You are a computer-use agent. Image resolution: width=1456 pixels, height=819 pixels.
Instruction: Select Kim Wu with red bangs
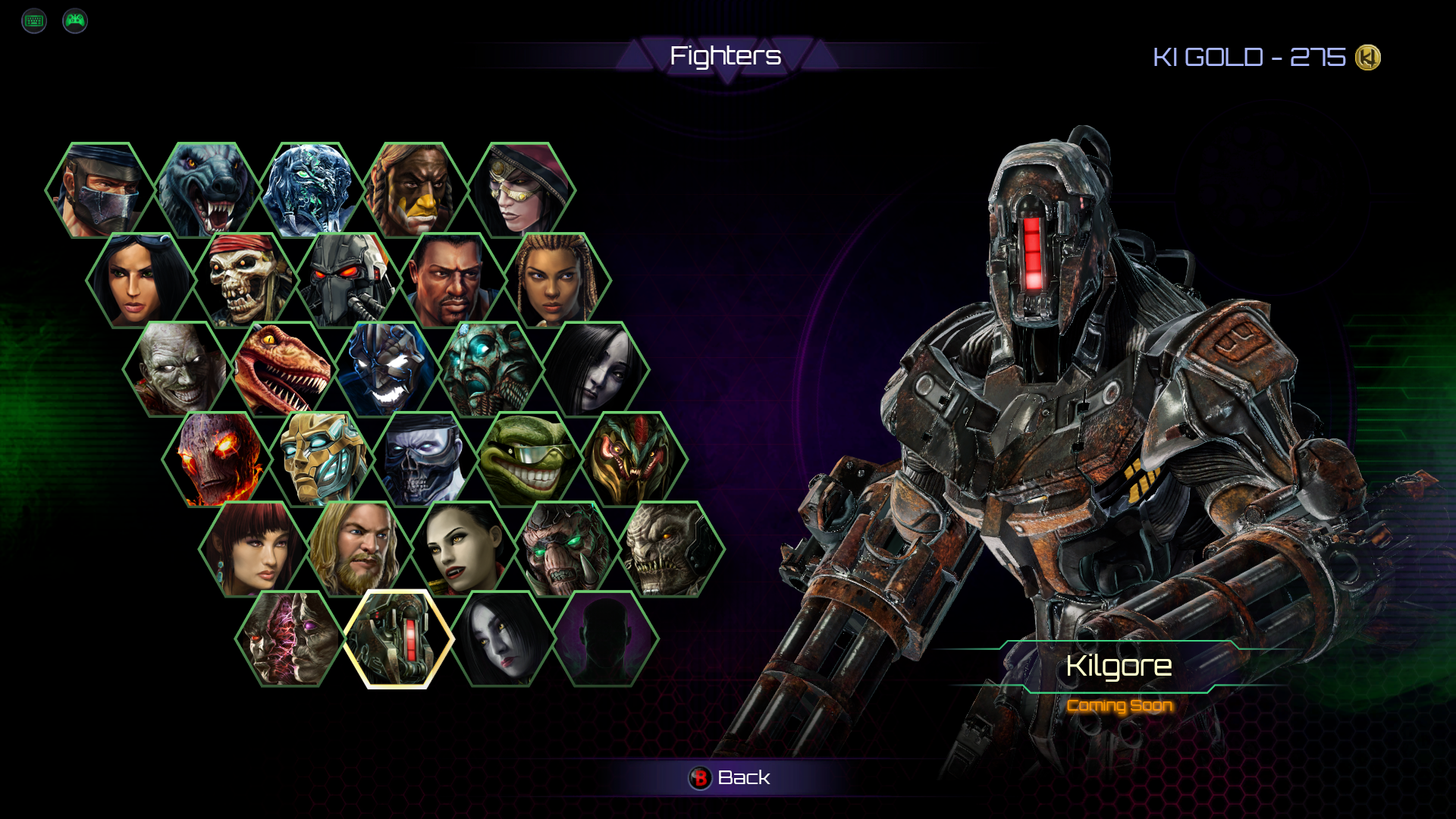[x=253, y=548]
